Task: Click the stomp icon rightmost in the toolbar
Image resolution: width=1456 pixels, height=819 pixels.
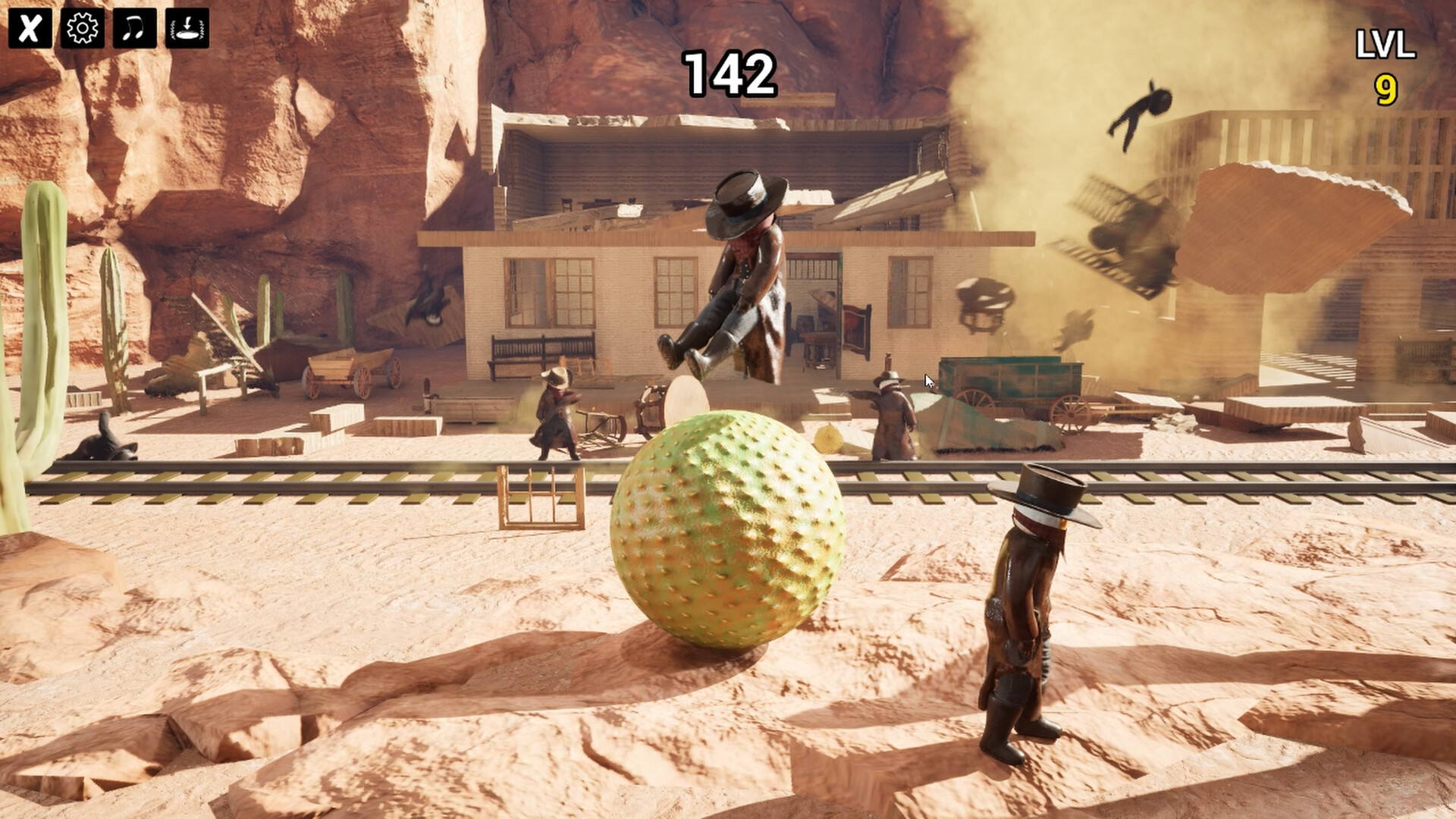Action: click(x=187, y=28)
